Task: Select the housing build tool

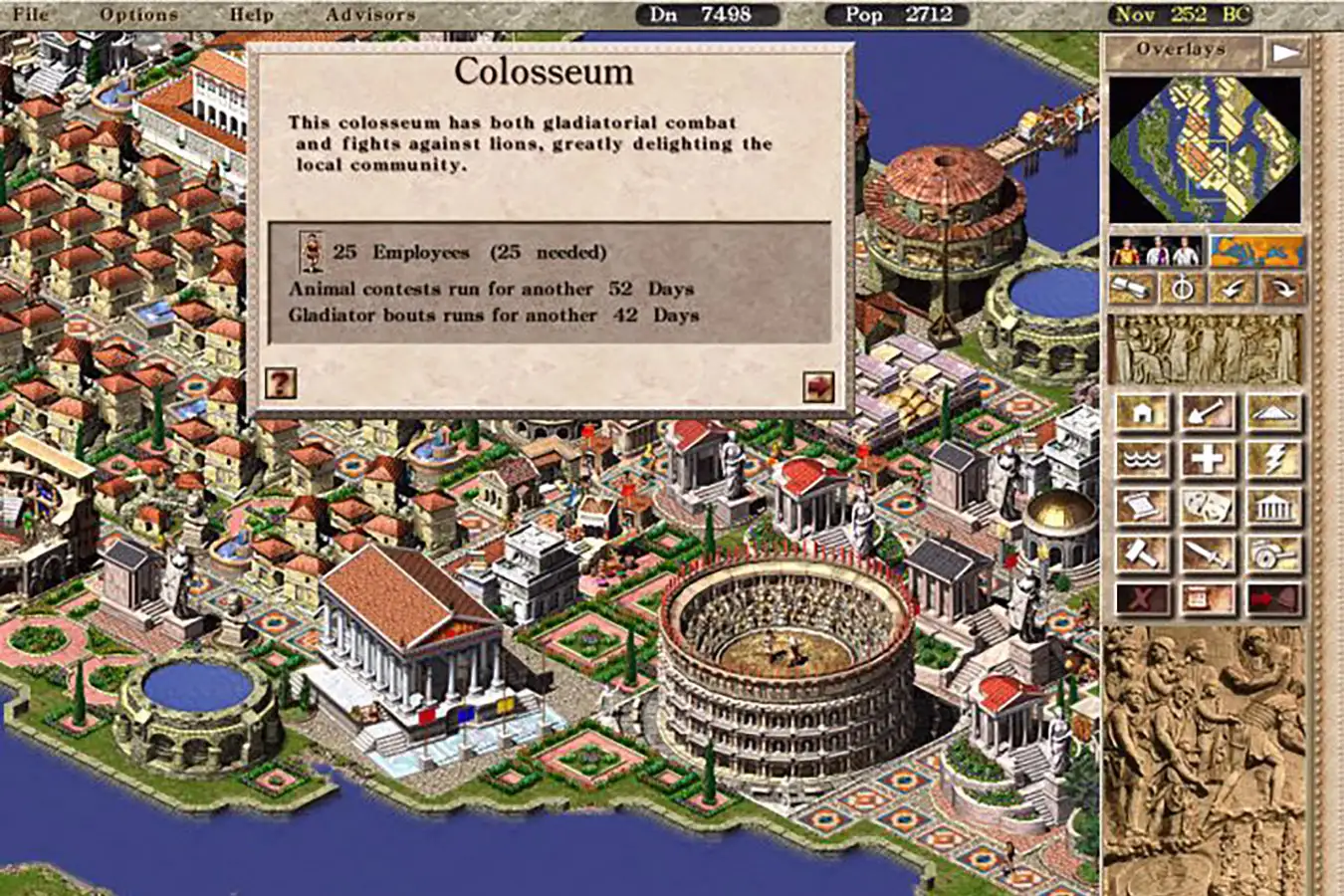Action: point(1141,412)
